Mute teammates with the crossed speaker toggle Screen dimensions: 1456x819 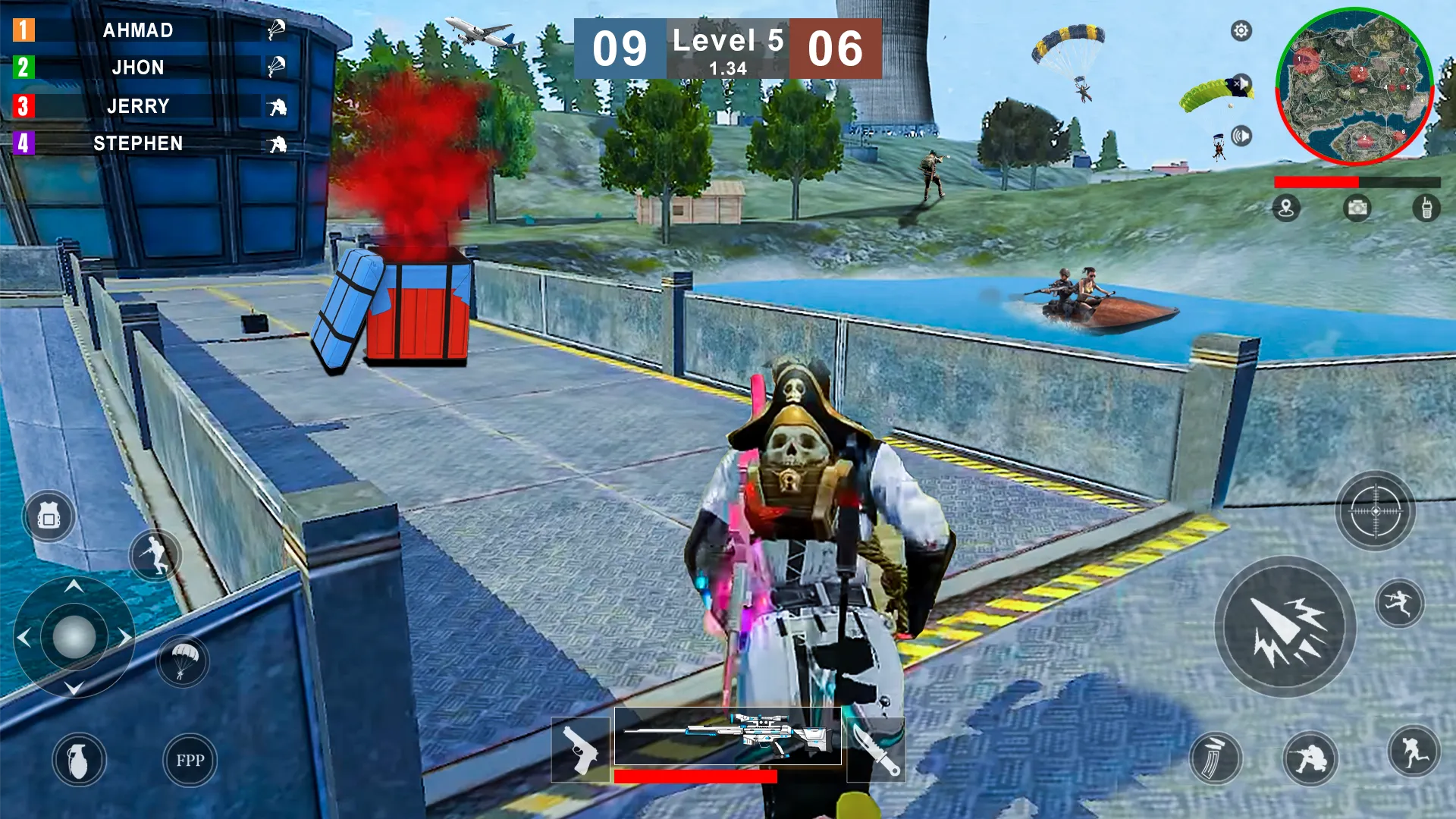tap(1241, 83)
